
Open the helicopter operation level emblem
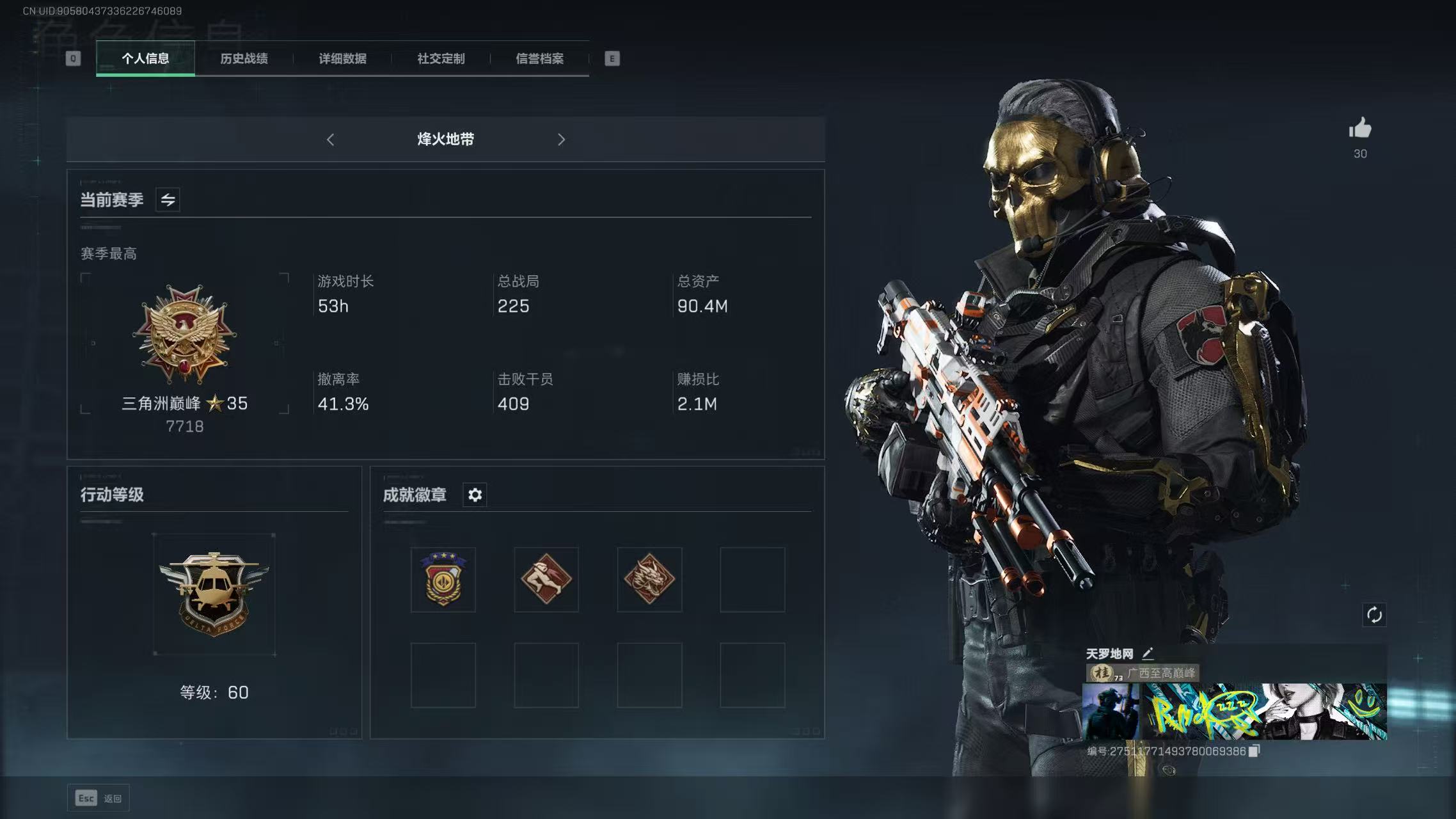coord(214,594)
